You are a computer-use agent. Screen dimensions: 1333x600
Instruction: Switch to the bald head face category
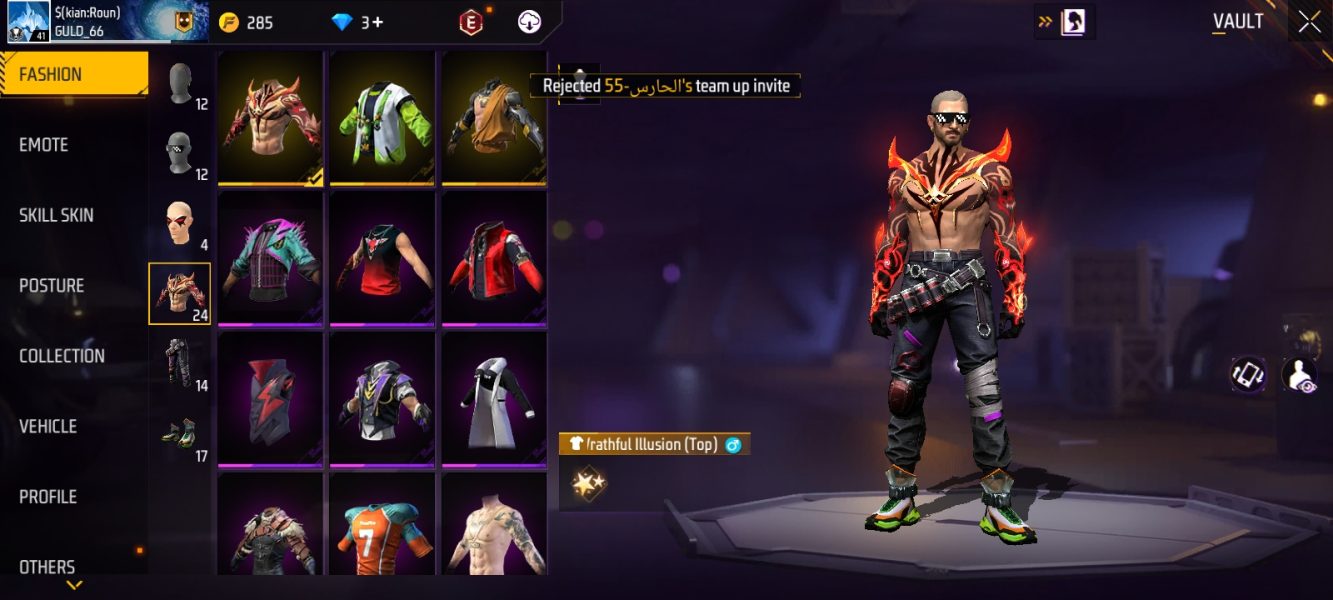coord(180,224)
